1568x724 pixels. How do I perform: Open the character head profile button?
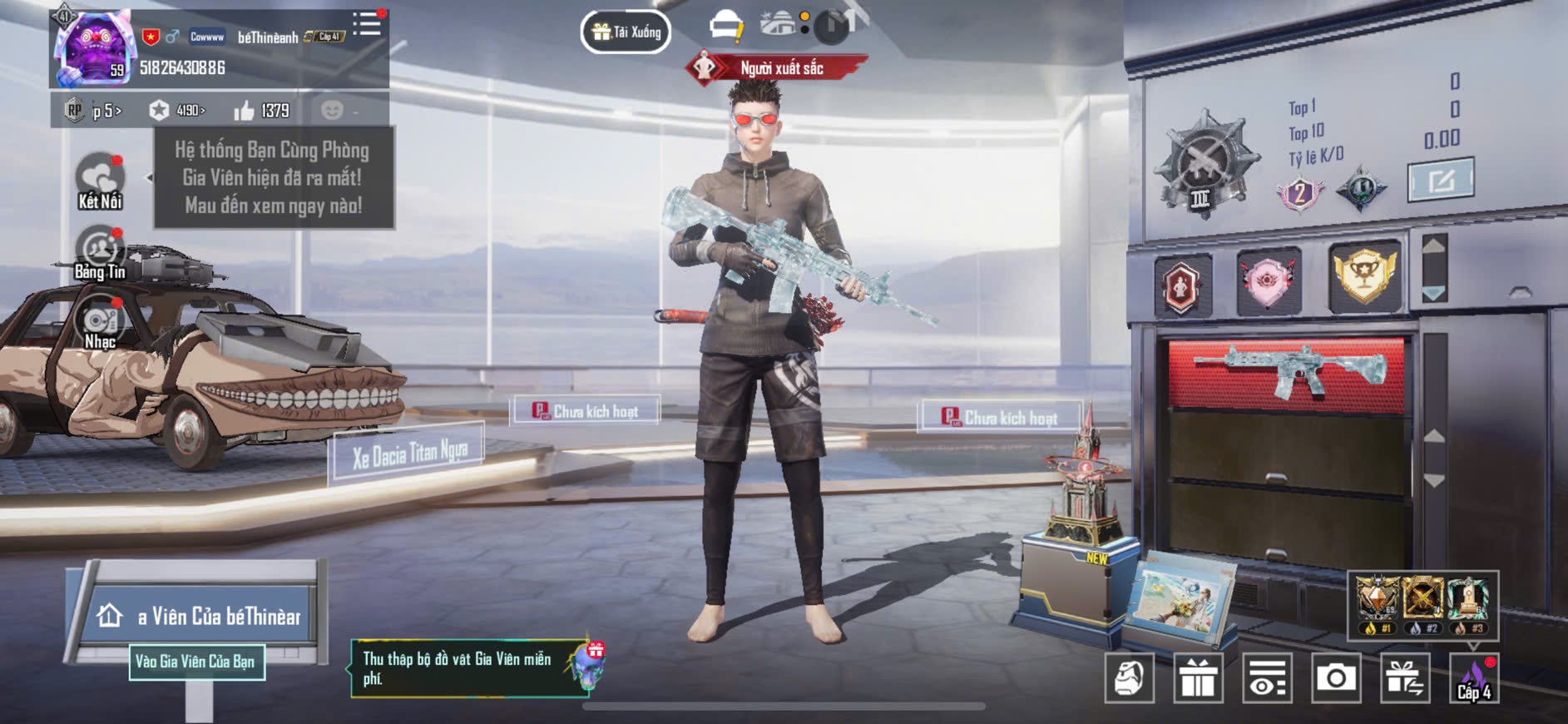coord(1129,678)
